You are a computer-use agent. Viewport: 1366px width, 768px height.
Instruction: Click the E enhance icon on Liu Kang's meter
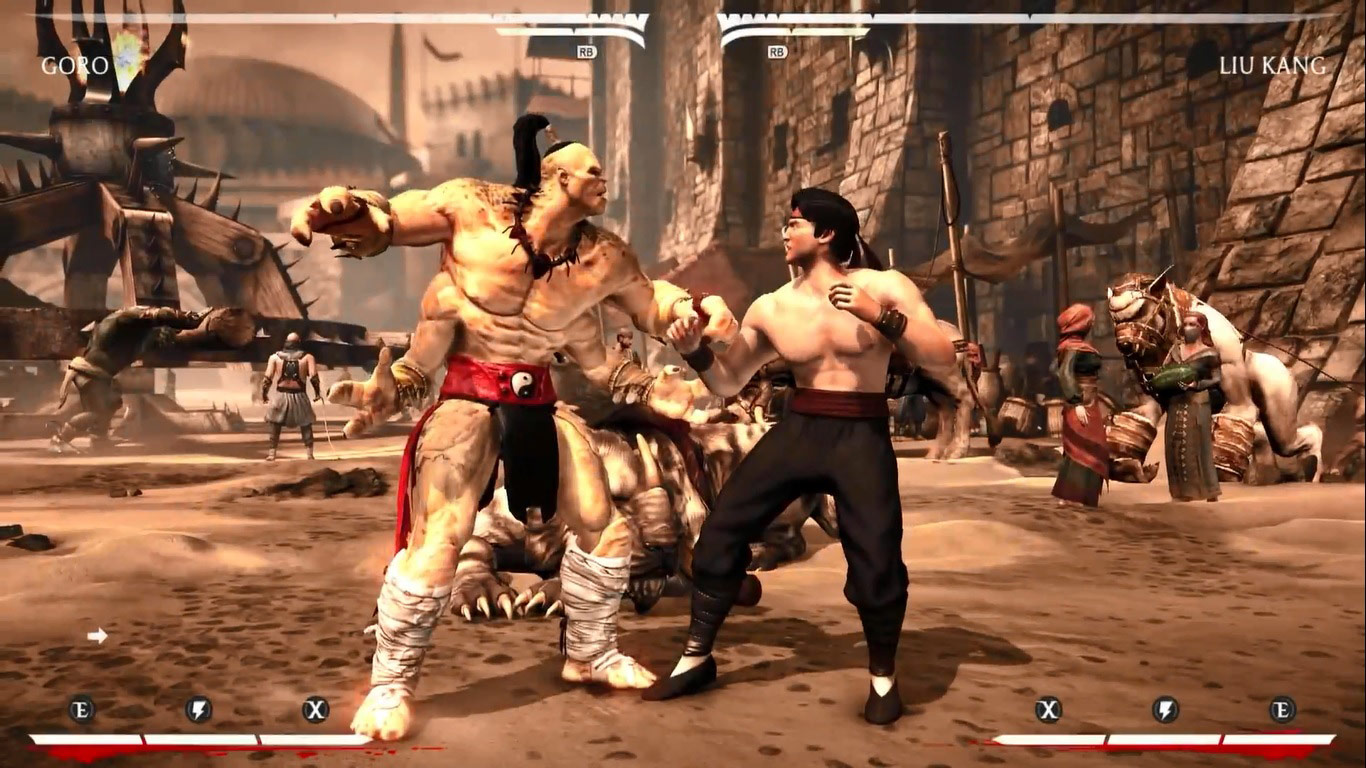[1282, 710]
